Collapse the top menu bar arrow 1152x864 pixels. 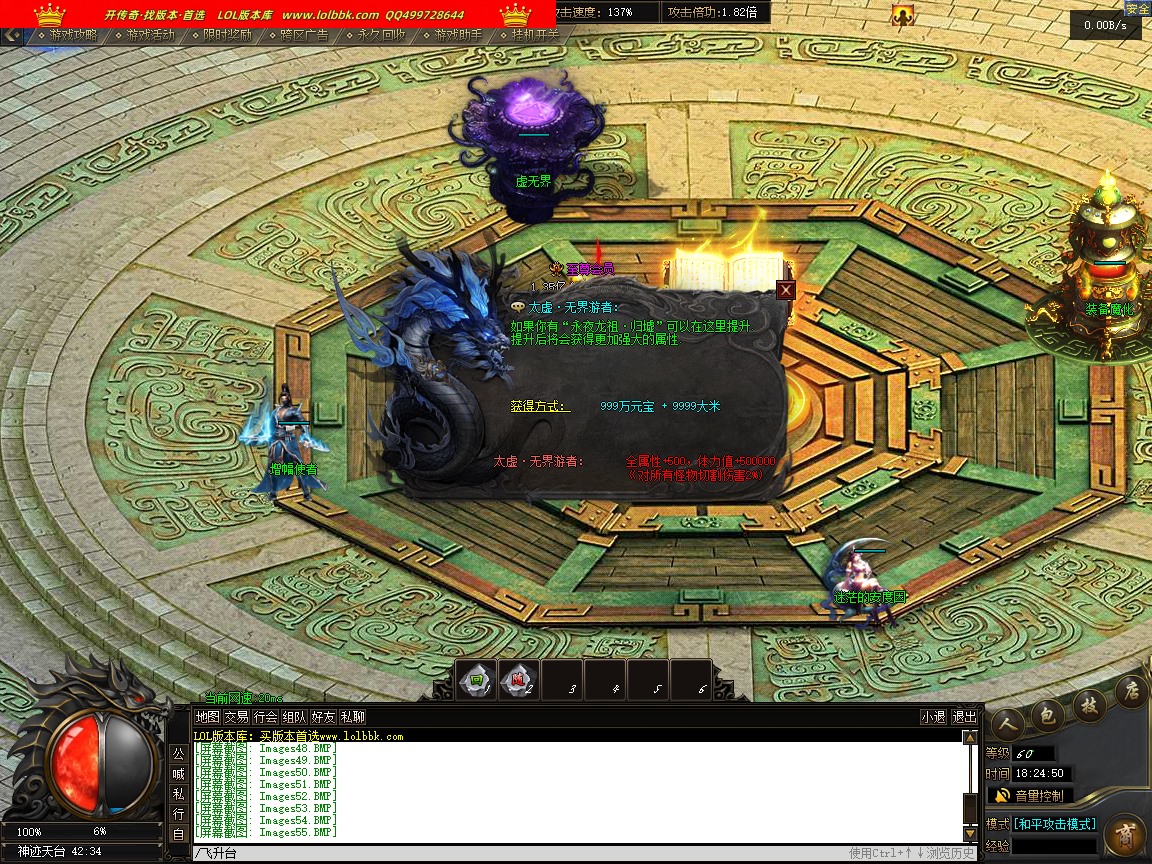(12, 35)
